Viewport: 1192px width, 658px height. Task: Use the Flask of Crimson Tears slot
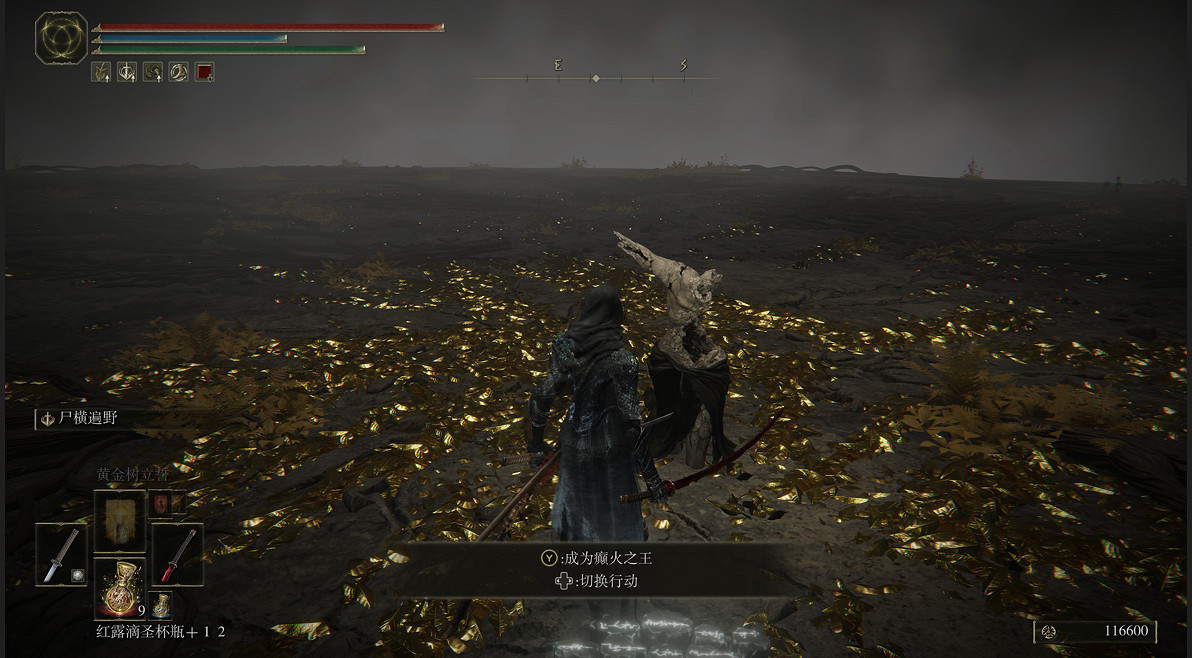pos(119,589)
